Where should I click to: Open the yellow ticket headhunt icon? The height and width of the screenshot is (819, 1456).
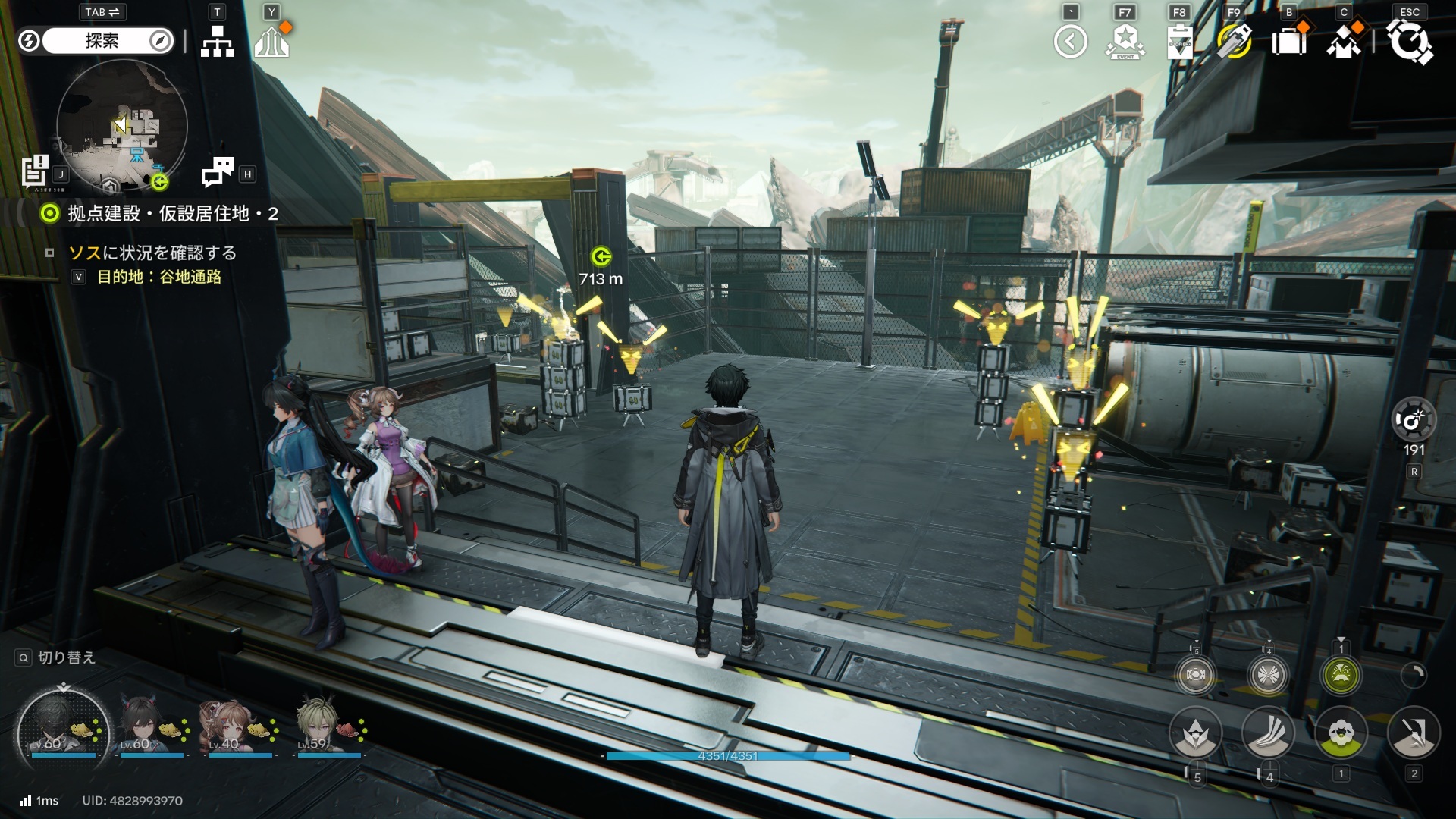tap(1234, 42)
